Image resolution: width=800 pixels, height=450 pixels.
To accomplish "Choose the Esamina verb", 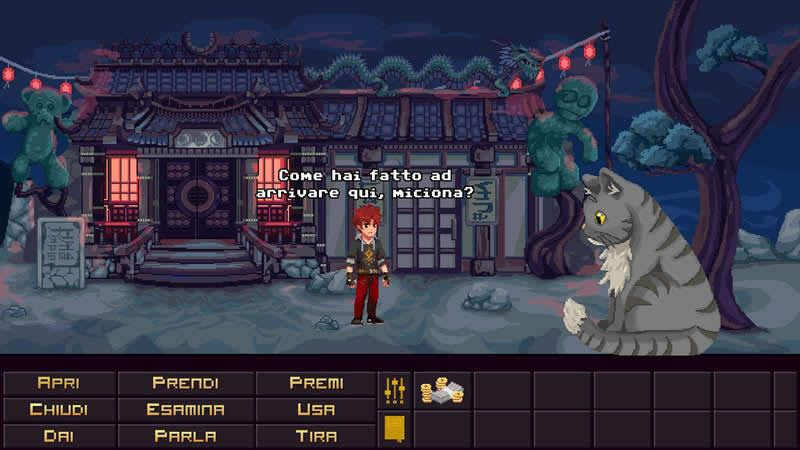I will 186,409.
